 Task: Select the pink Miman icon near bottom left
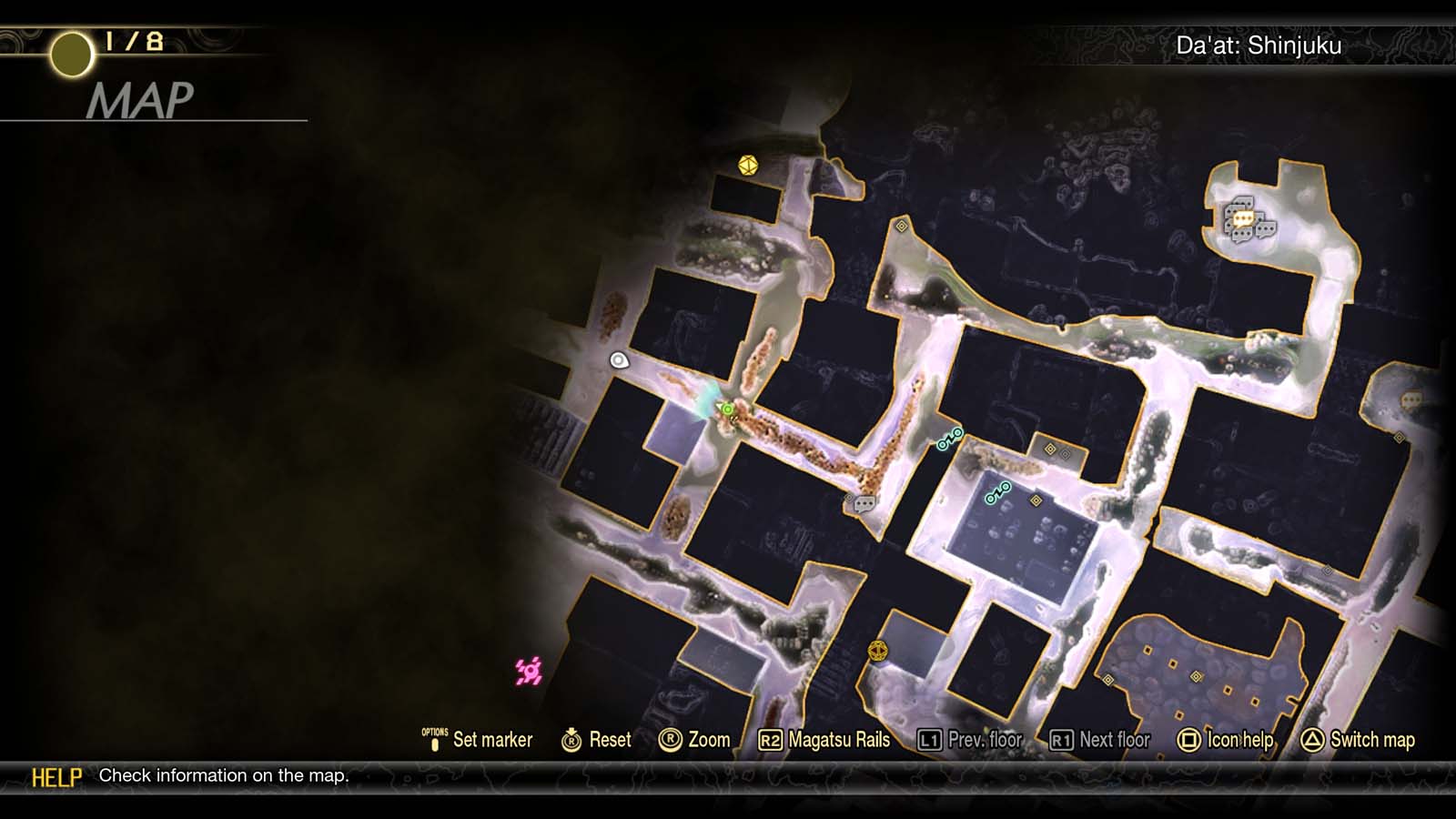526,670
